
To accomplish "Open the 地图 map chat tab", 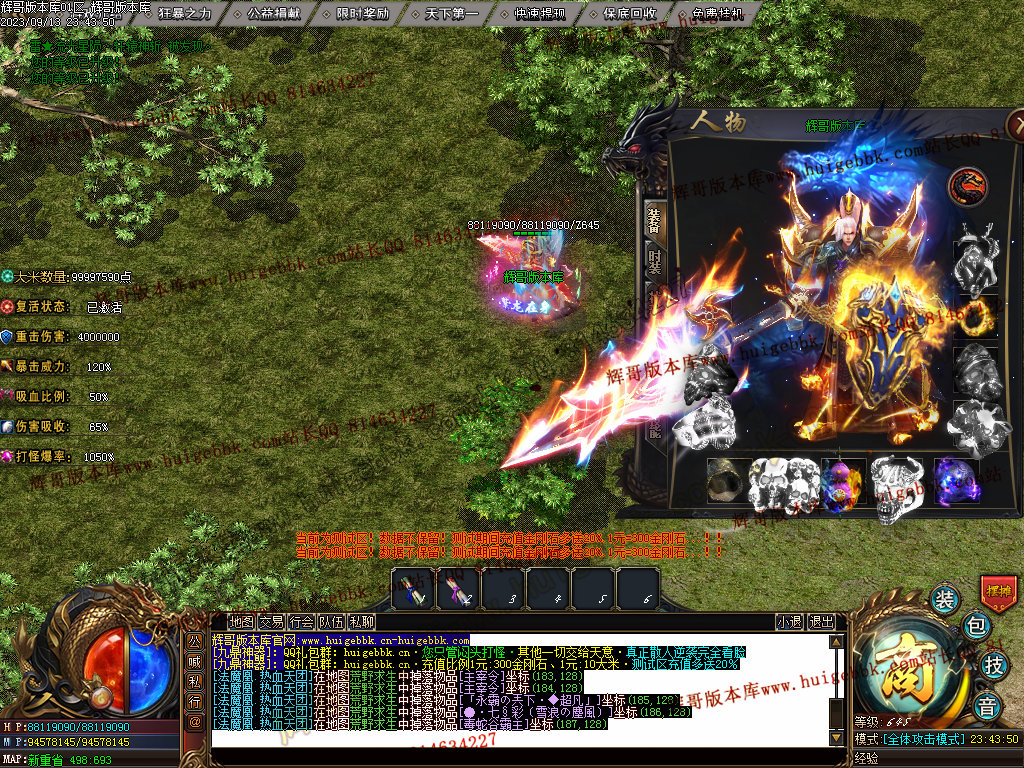I will click(241, 622).
